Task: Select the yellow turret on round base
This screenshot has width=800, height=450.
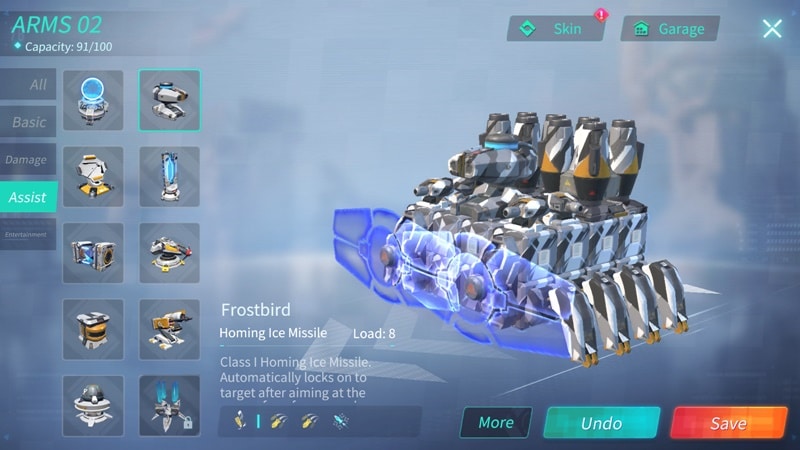Action: tap(169, 253)
